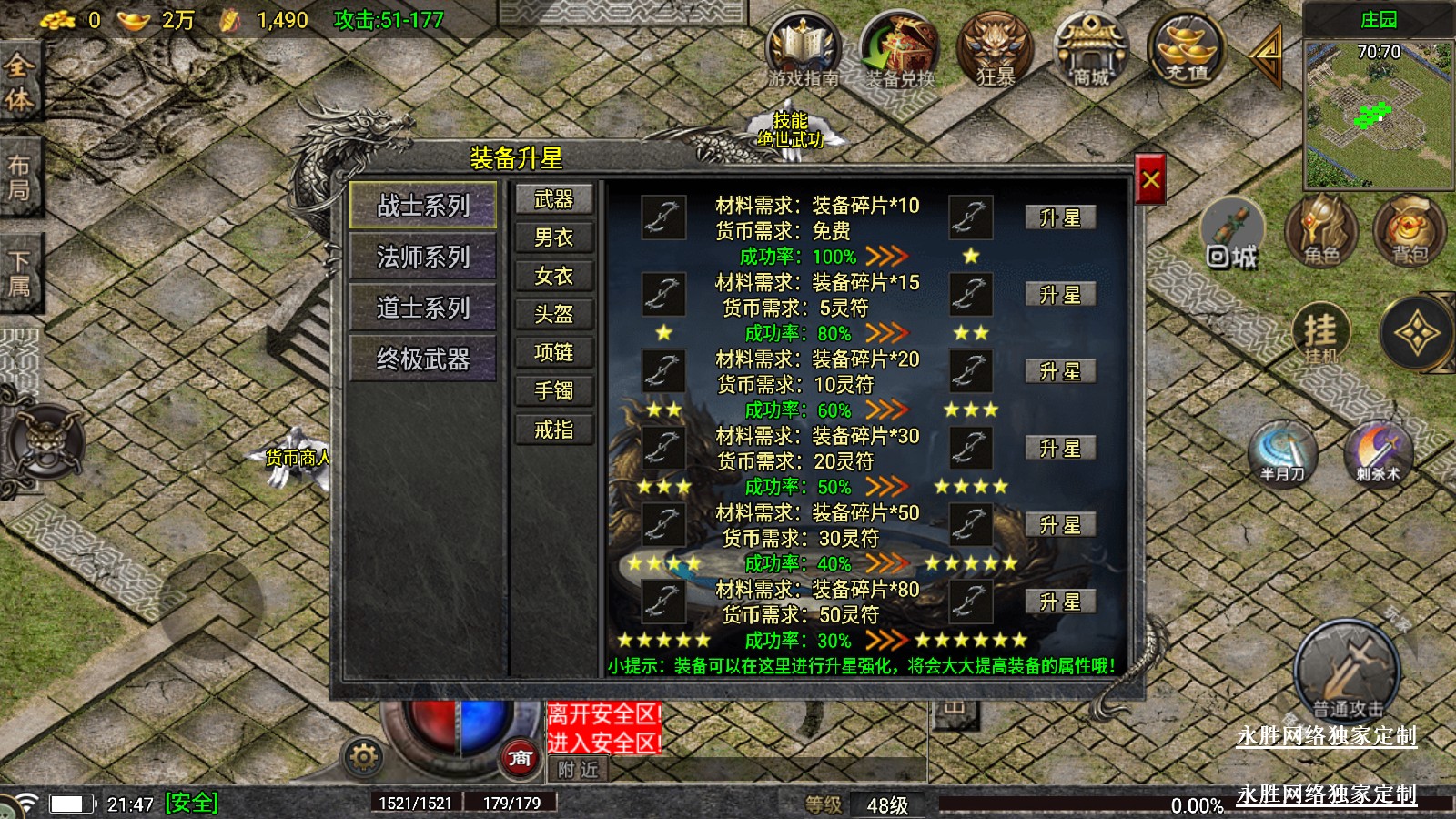Open the 终极武器 ultimate weapon category
The image size is (1456, 819).
(x=423, y=359)
